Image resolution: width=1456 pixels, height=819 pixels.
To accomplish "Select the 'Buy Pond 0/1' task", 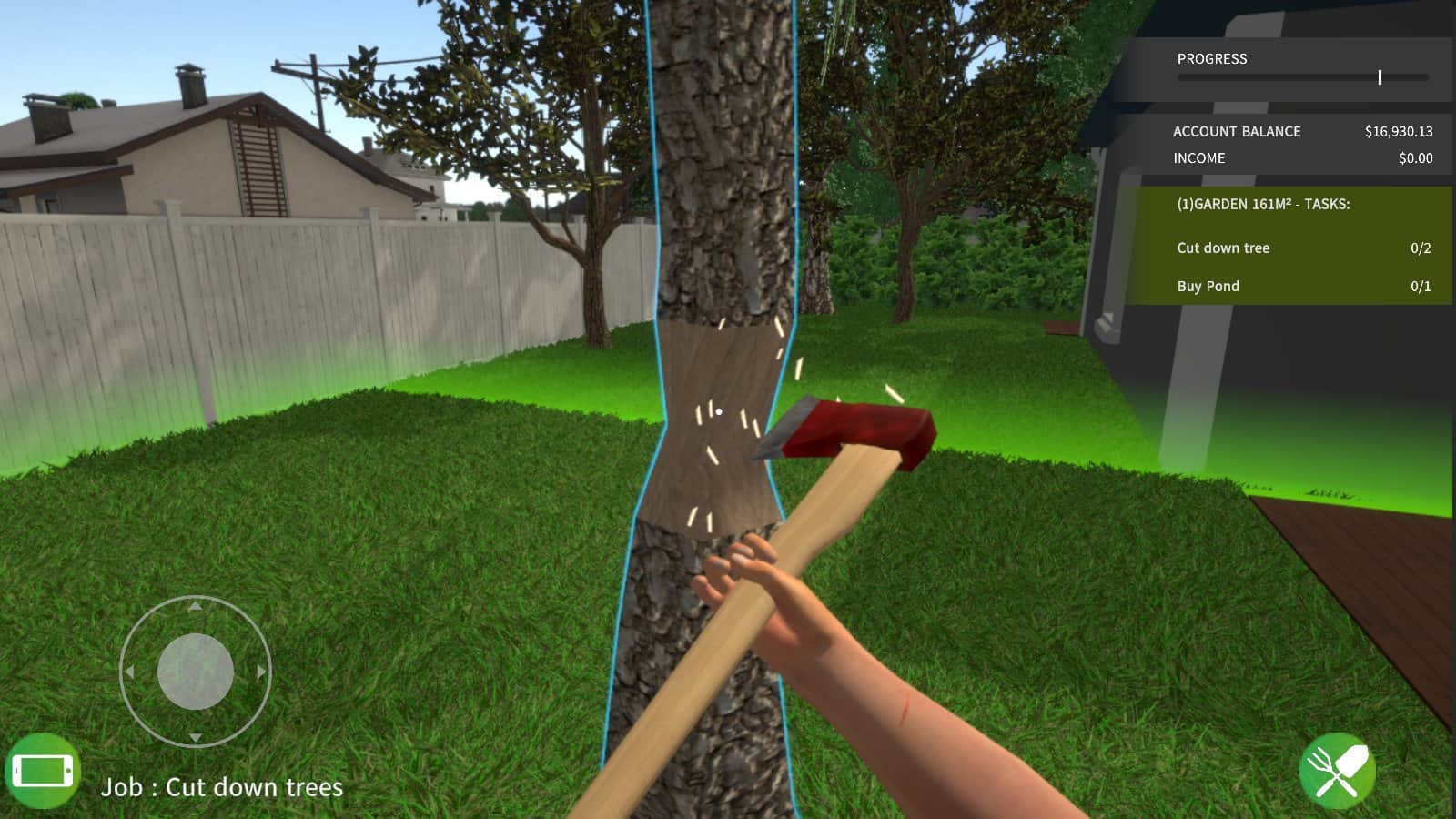I will (1208, 286).
